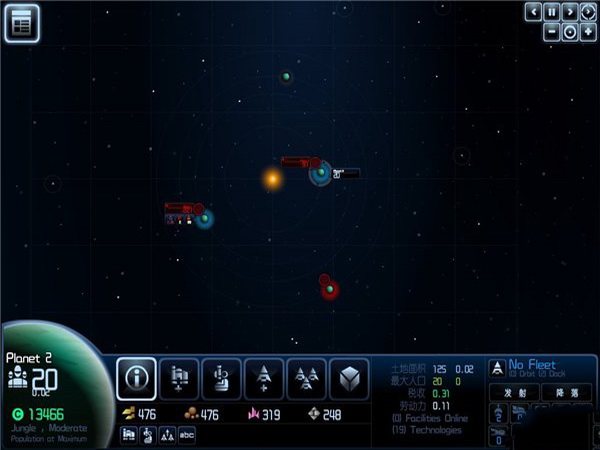Click the 降落 land button
The image size is (600, 450).
tap(566, 393)
